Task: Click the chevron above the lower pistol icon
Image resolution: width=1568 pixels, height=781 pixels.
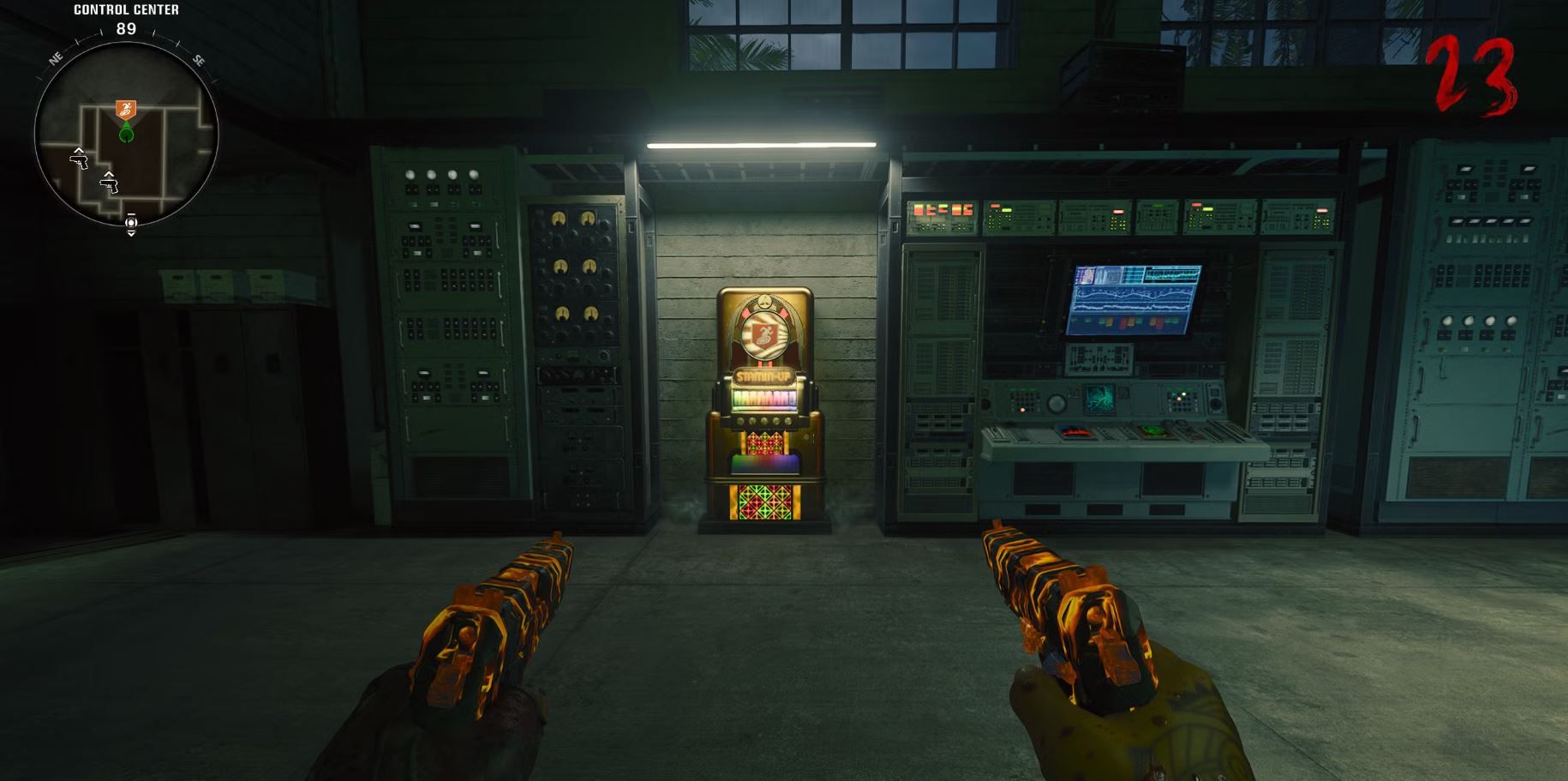Action: (108, 175)
